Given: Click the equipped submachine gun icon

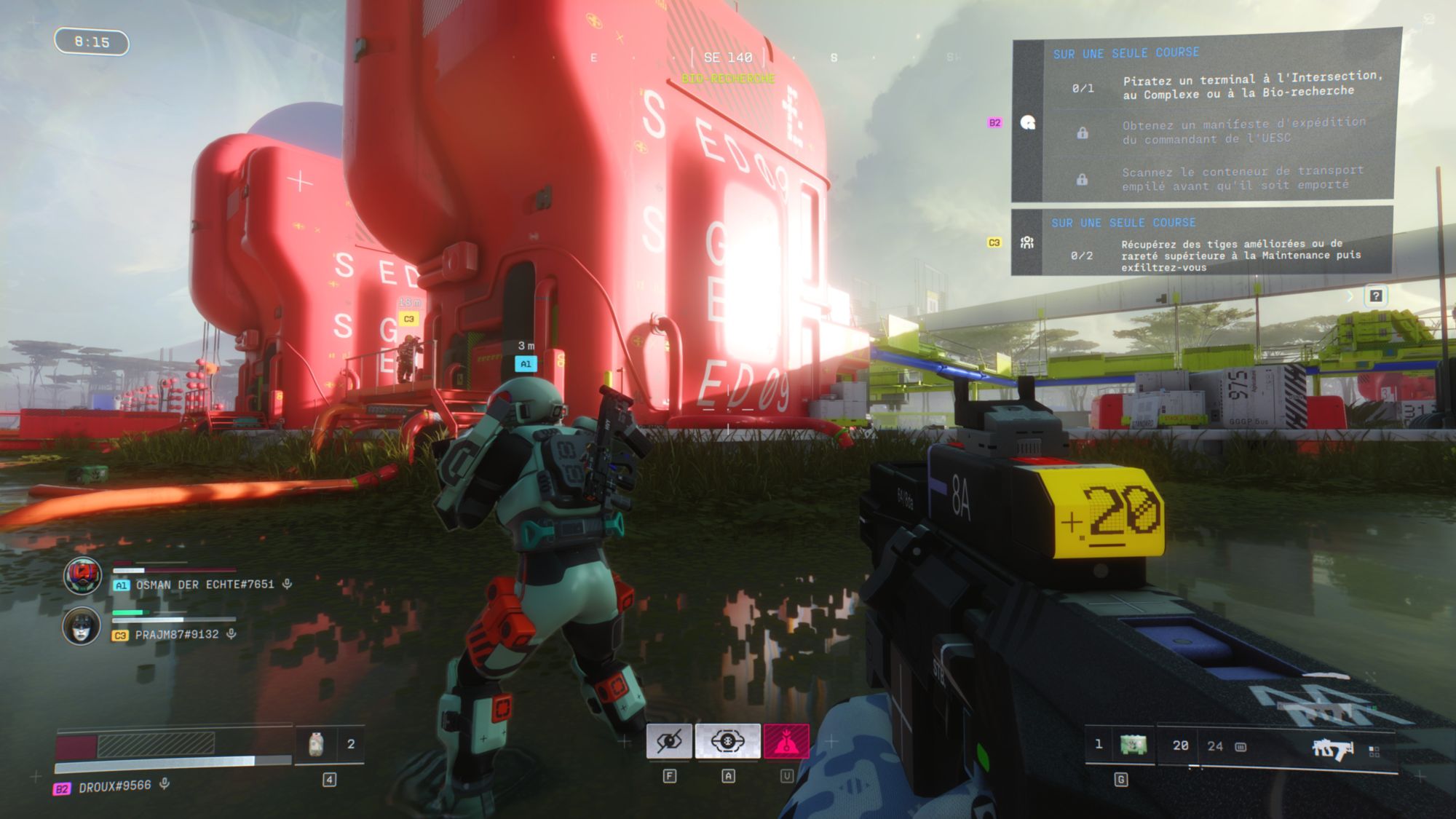Looking at the screenshot, I should click(x=1332, y=748).
